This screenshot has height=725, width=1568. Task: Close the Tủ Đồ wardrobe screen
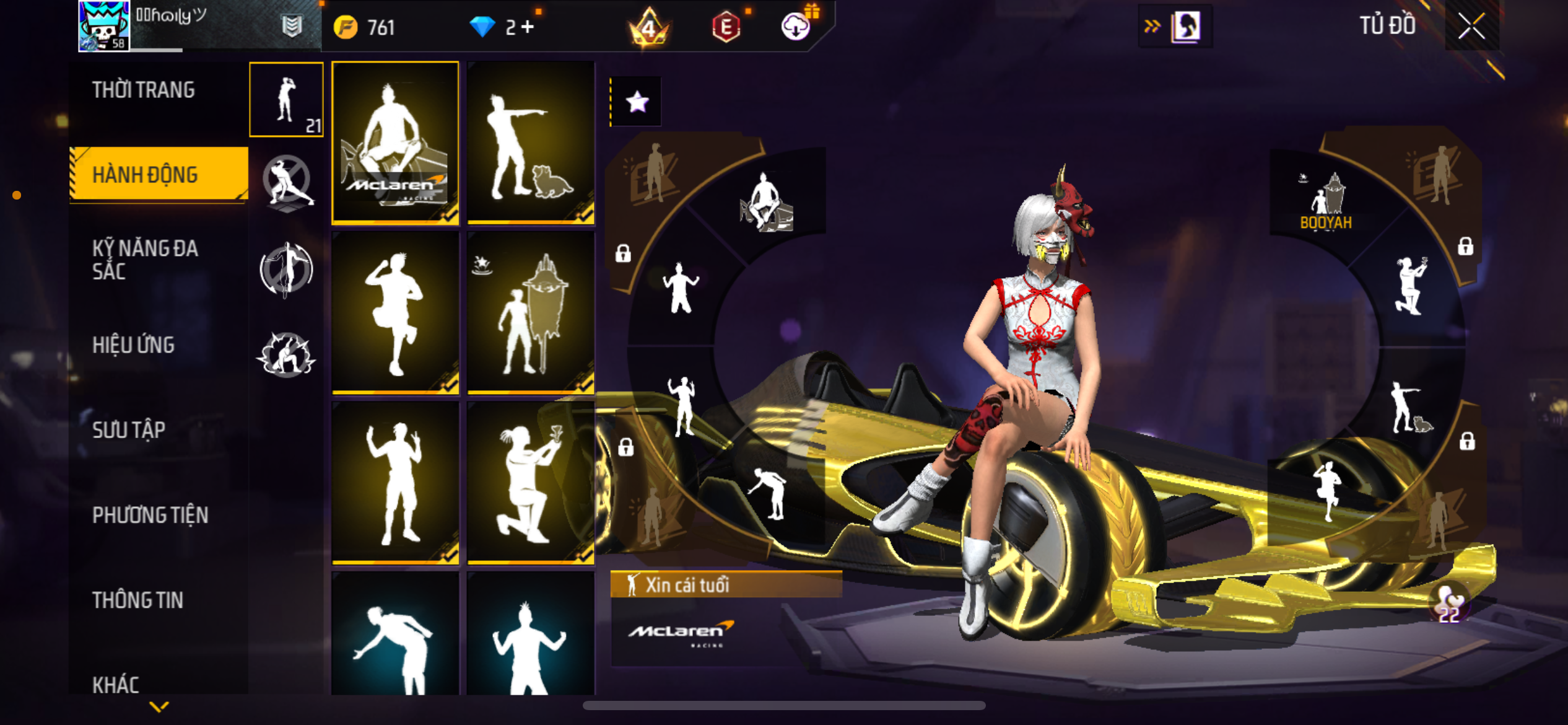(x=1471, y=27)
